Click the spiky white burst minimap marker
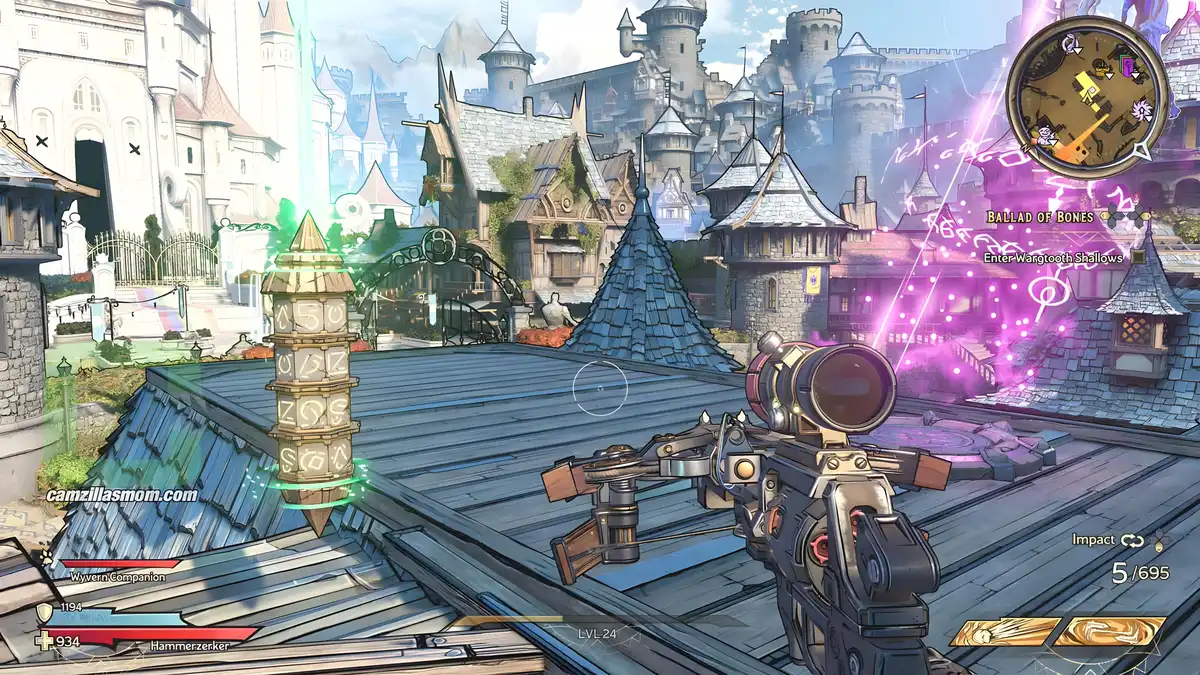 click(1142, 109)
